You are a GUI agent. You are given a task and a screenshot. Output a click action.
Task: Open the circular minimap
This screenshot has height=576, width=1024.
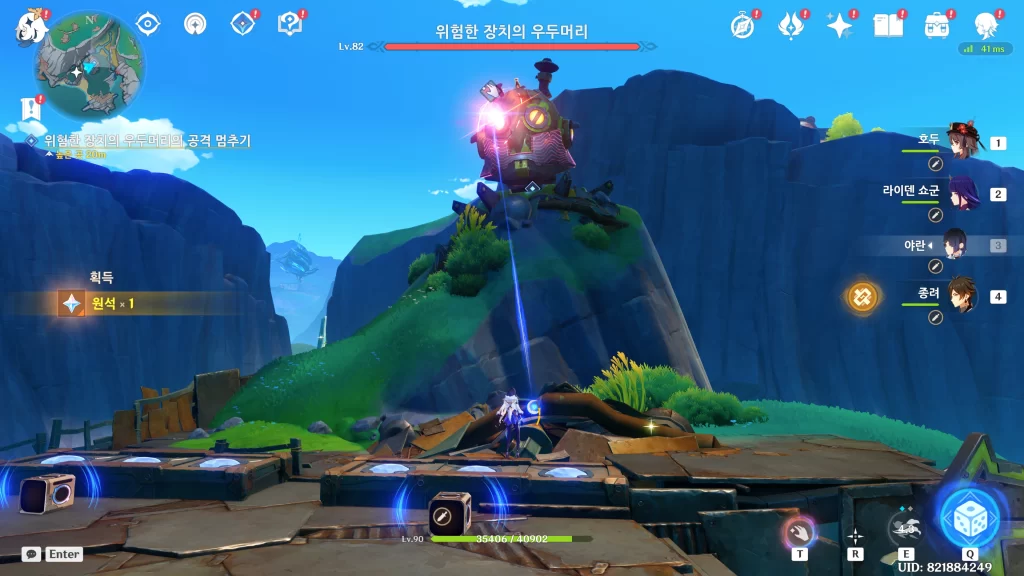pos(88,66)
